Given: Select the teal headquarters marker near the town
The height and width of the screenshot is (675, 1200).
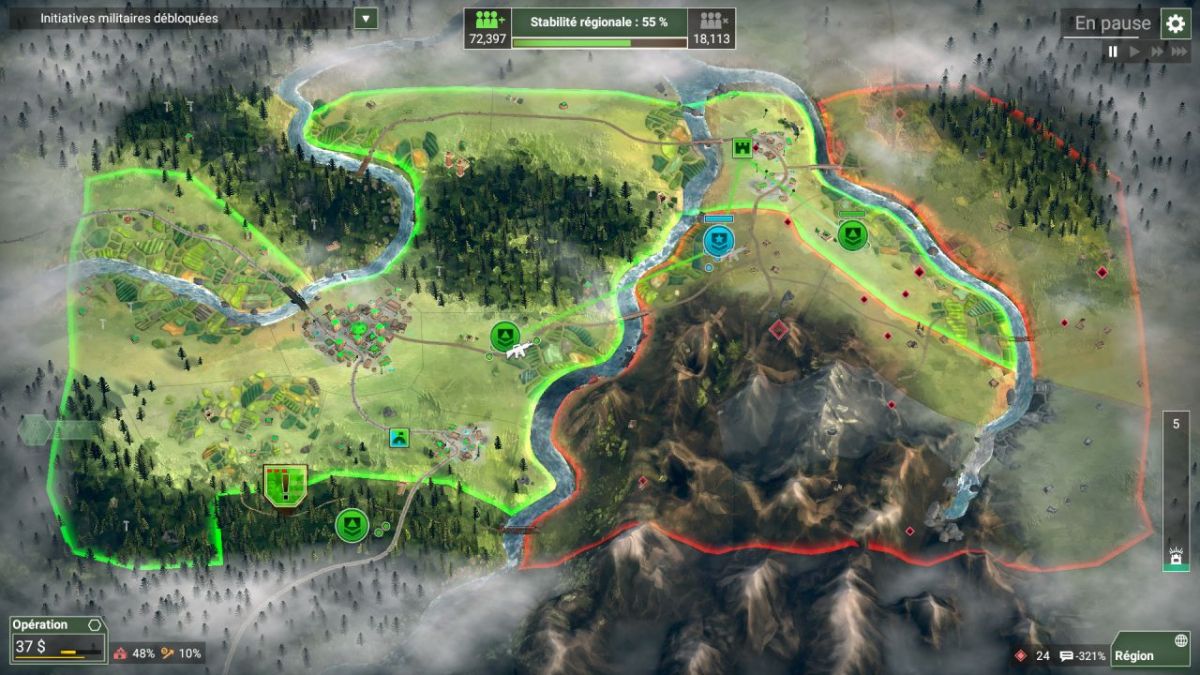Looking at the screenshot, I should point(399,437).
